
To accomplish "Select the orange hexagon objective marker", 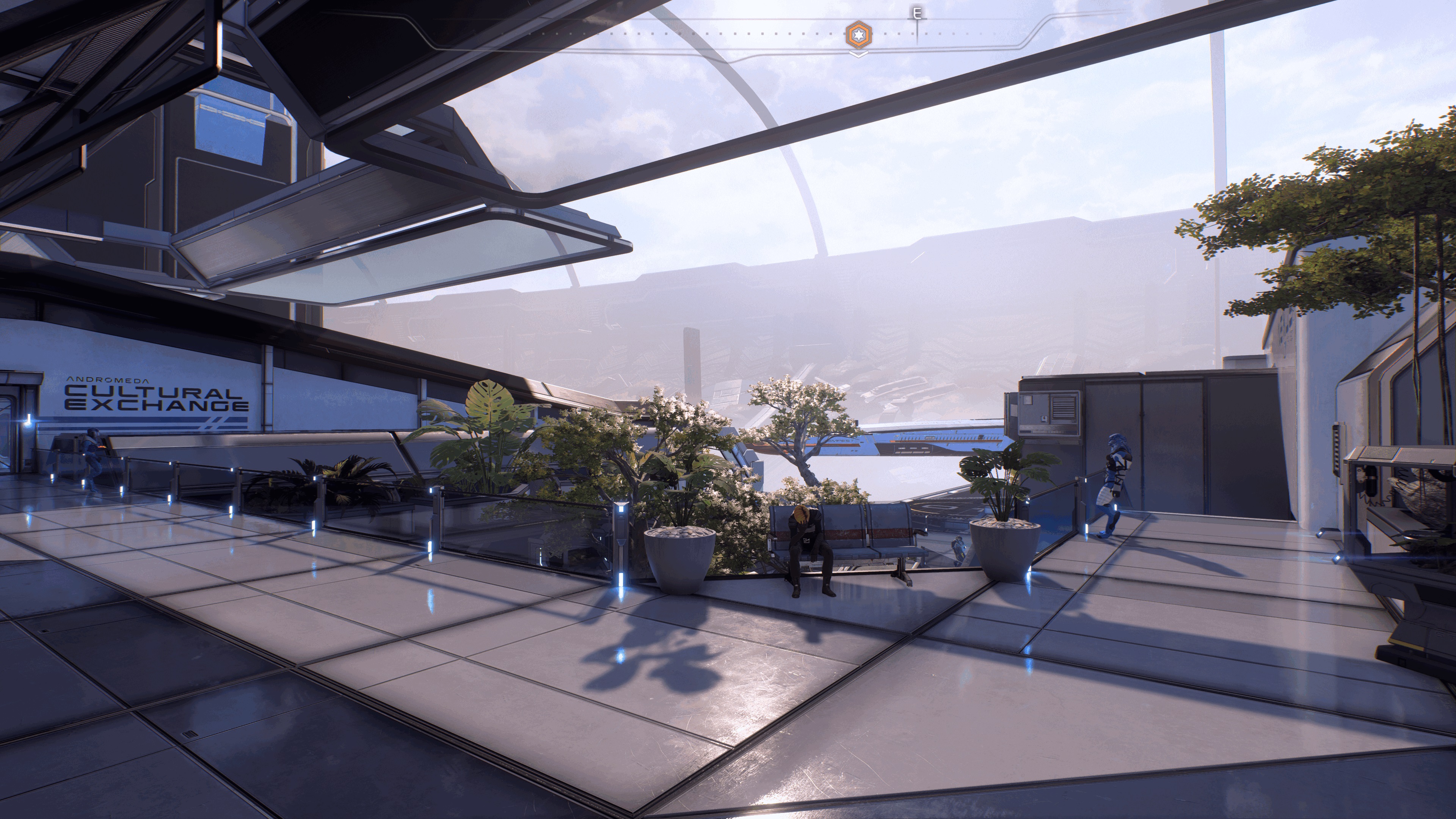I will click(858, 35).
